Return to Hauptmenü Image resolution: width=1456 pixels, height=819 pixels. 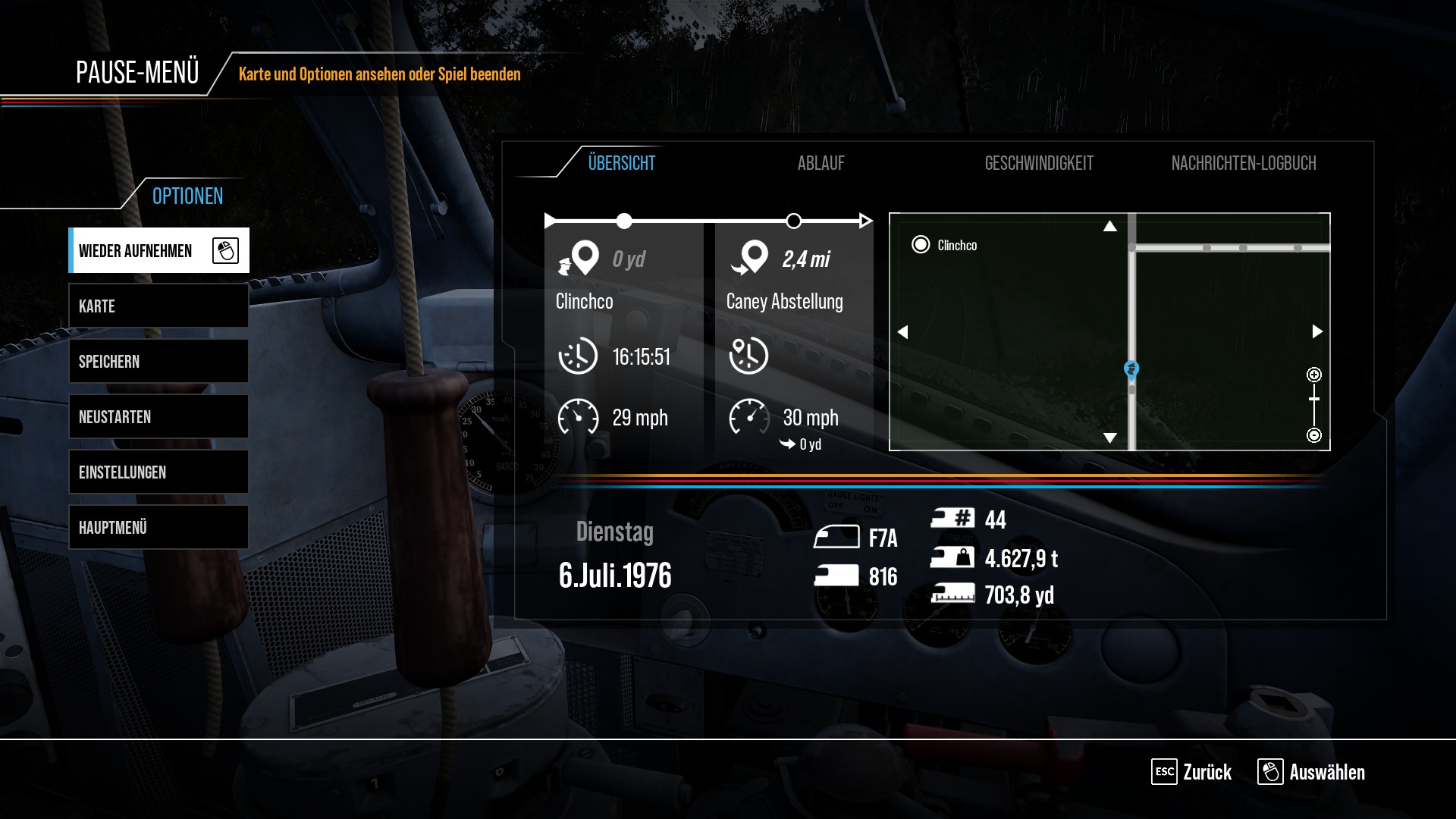click(x=158, y=528)
